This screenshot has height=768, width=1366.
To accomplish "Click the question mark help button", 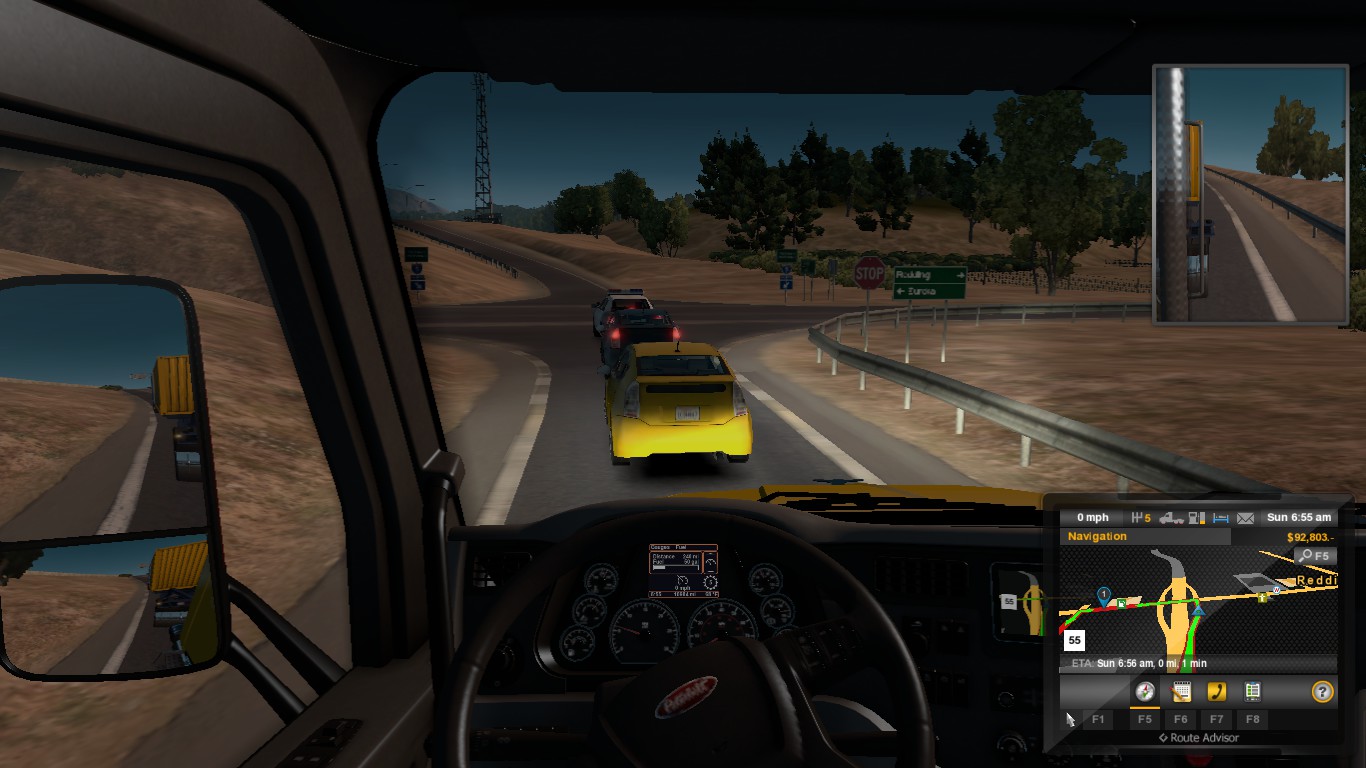I will tap(1322, 691).
